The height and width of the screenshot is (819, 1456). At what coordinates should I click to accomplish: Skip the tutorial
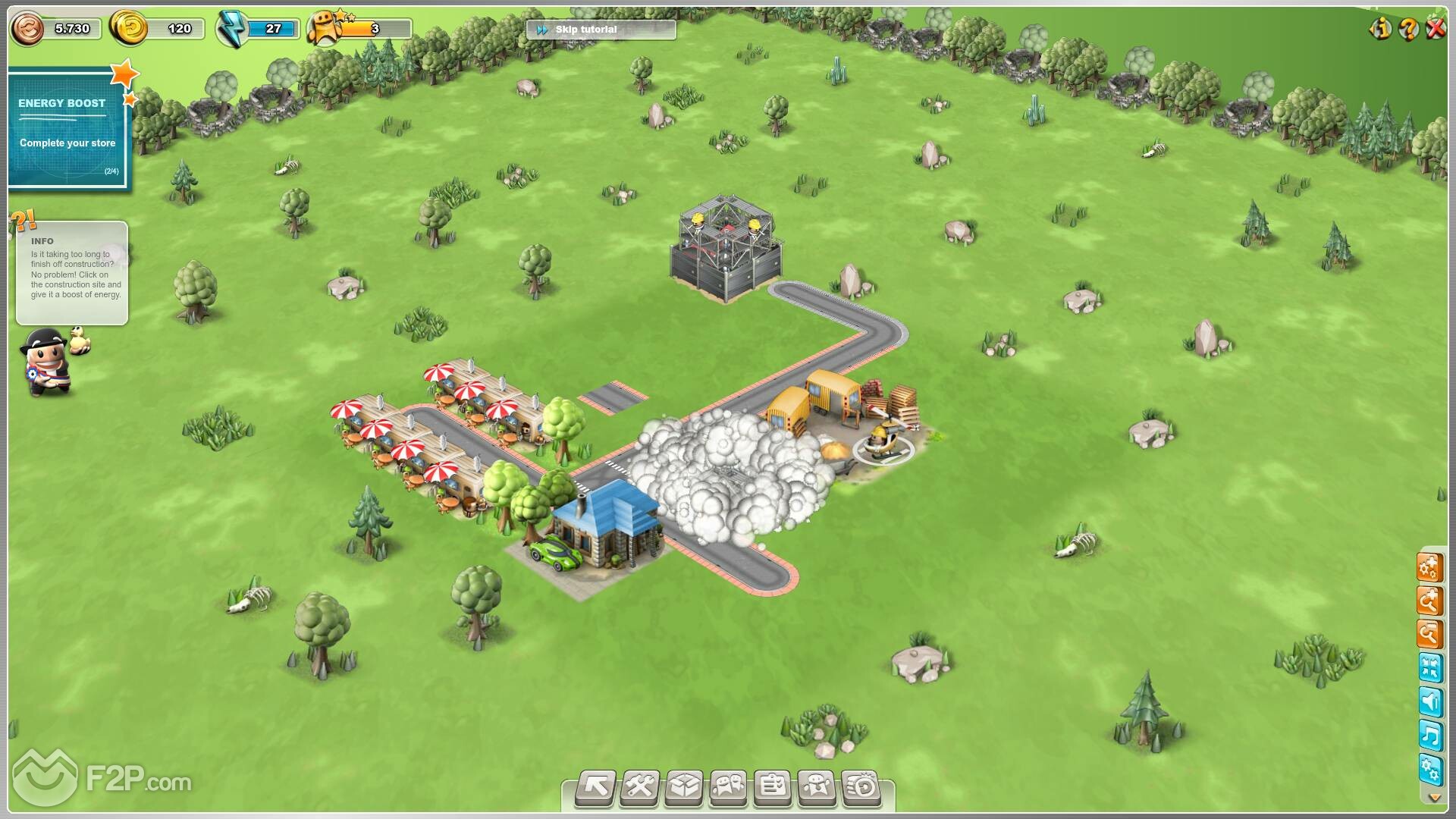pos(600,30)
